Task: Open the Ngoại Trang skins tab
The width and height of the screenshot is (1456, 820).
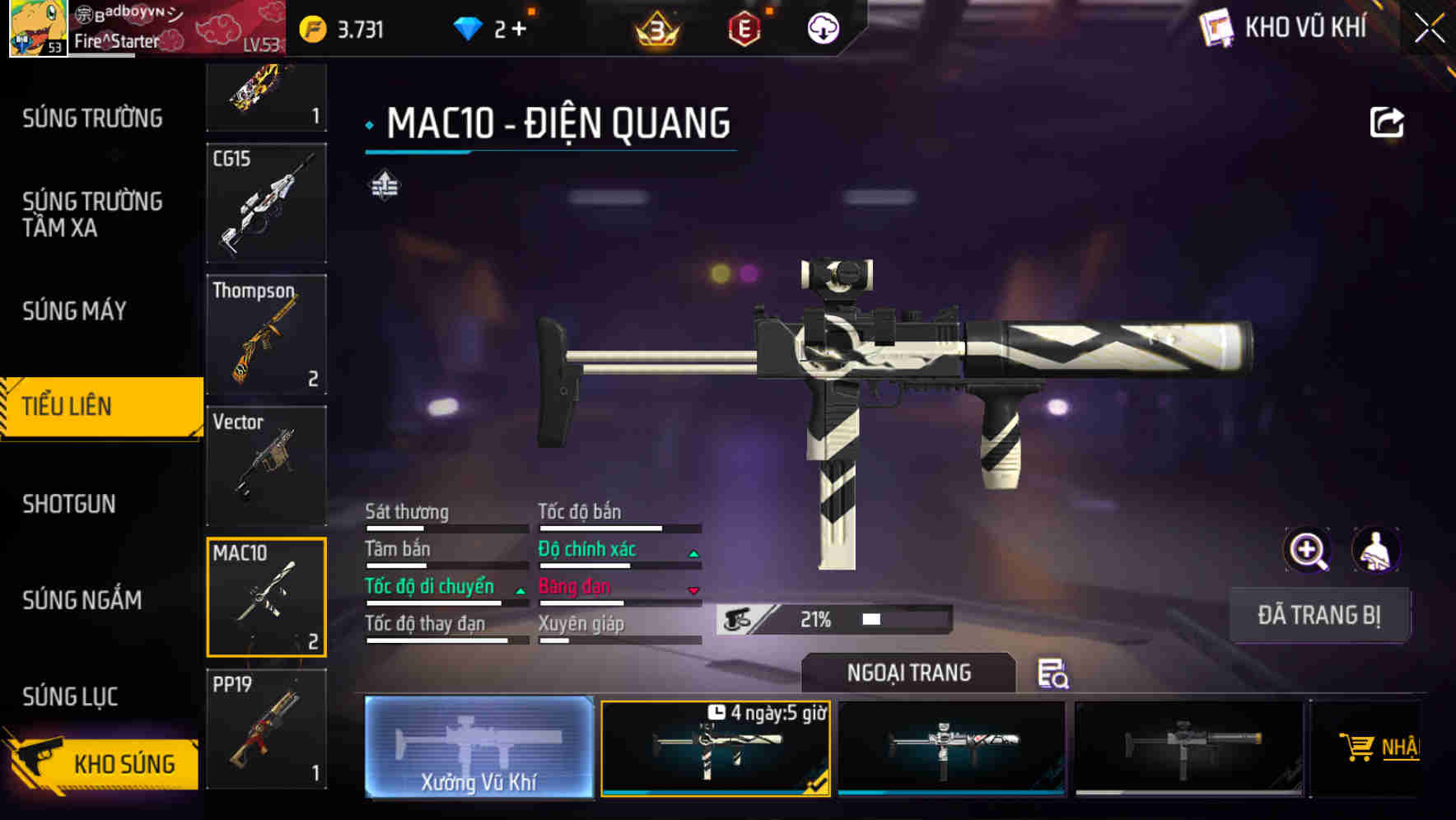Action: click(x=908, y=673)
